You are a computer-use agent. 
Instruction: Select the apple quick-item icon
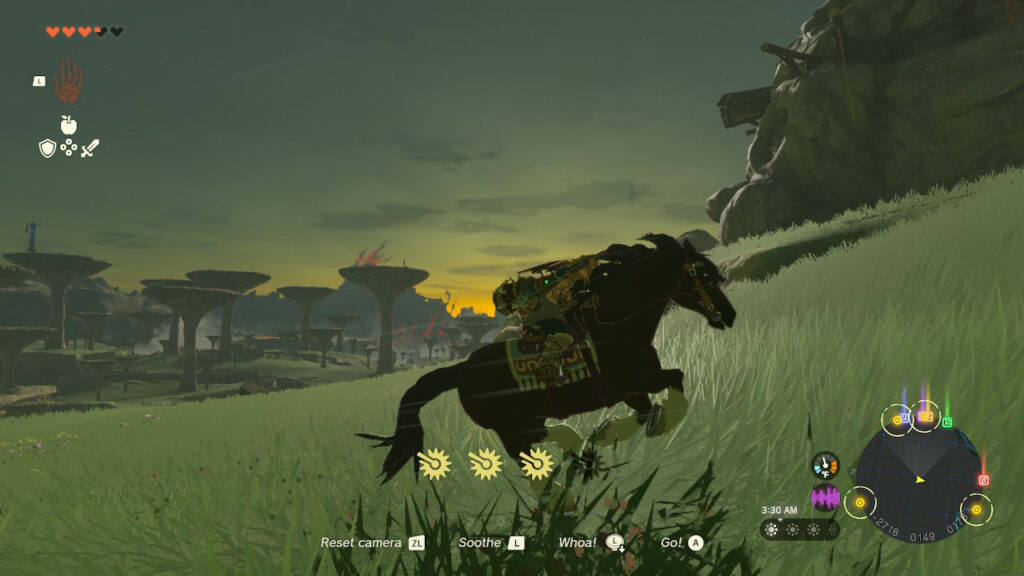pyautogui.click(x=68, y=125)
